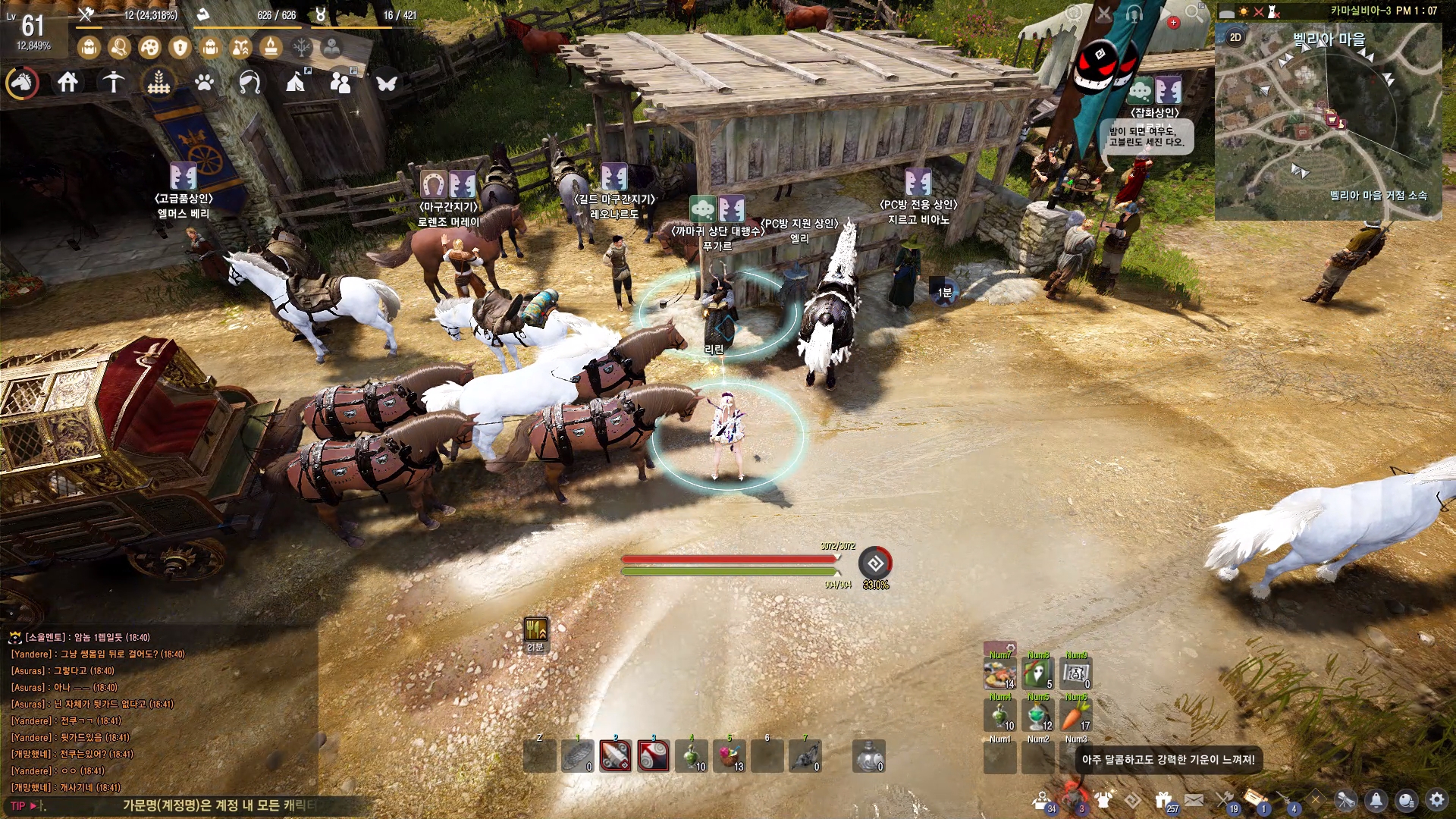Click the butterfly fairy icon
Screen dimensions: 1456x819
[387, 82]
